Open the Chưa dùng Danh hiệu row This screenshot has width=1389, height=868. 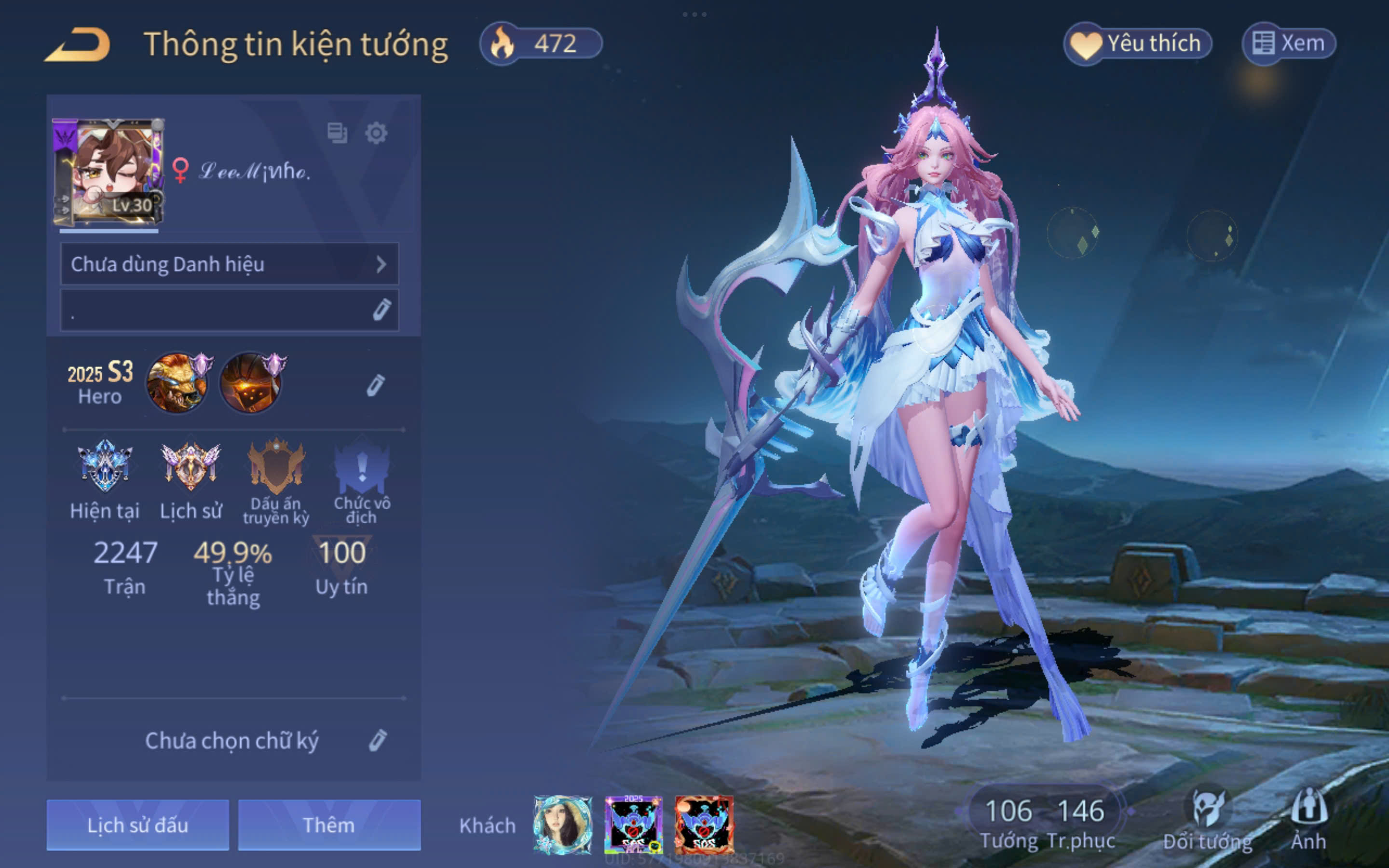(230, 264)
